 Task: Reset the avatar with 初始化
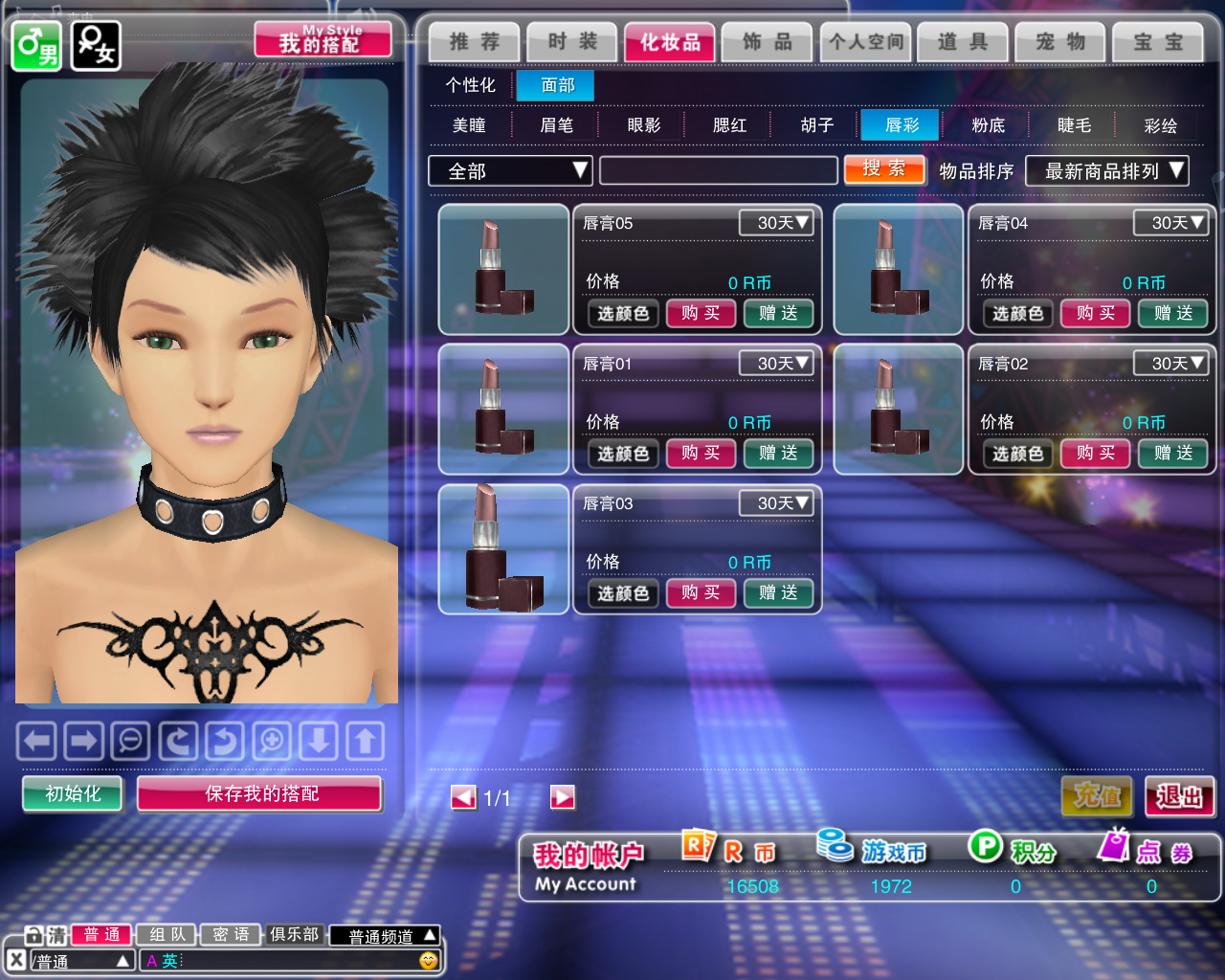[73, 793]
